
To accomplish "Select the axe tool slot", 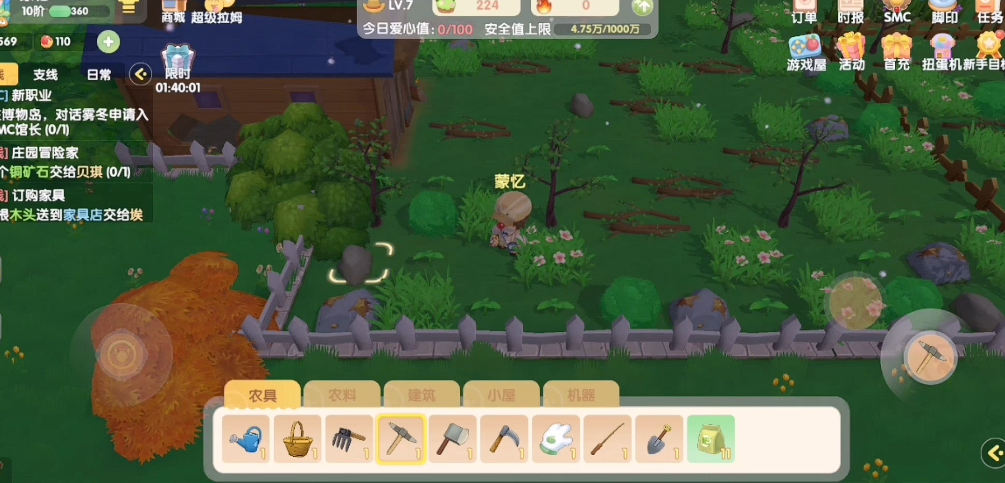I will pos(453,438).
